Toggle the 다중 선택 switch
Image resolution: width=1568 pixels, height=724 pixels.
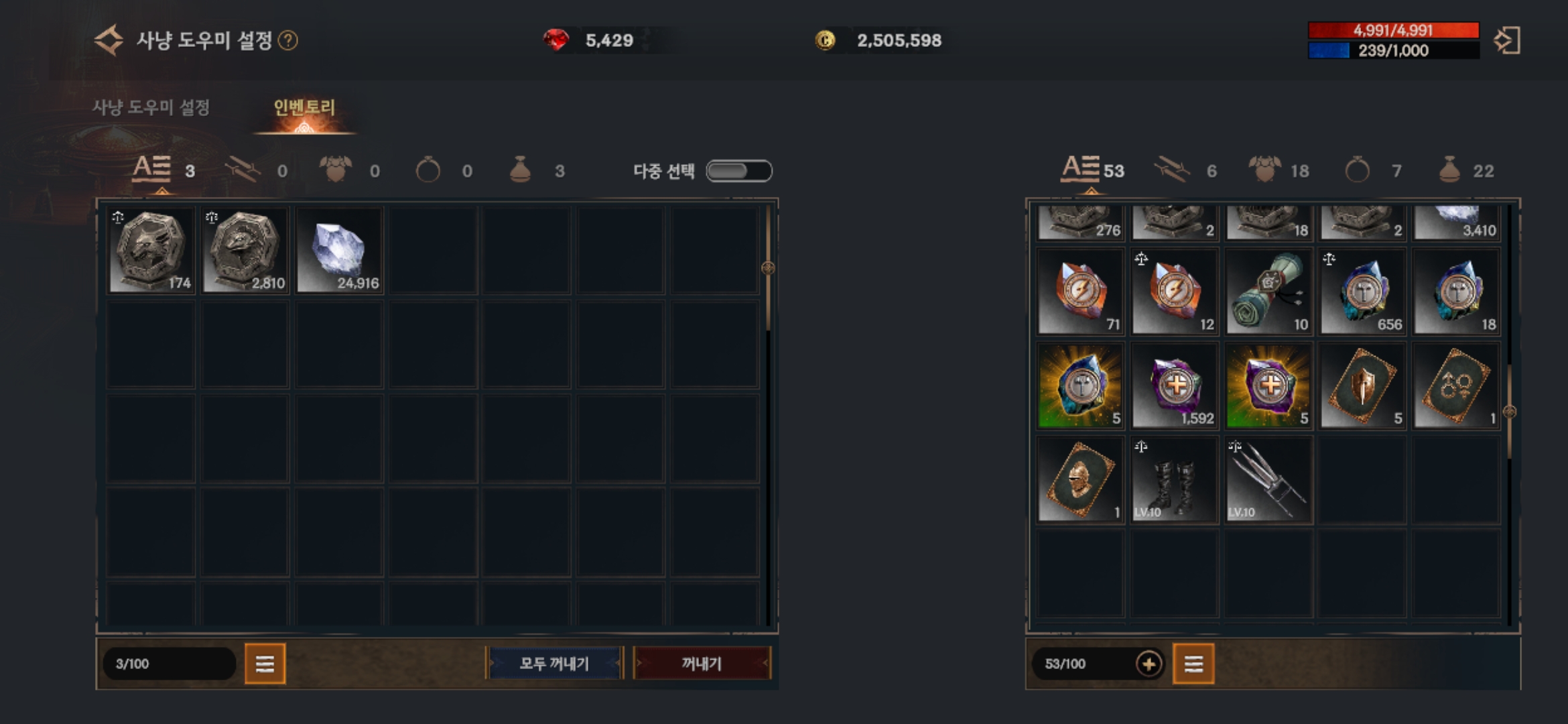click(x=739, y=171)
